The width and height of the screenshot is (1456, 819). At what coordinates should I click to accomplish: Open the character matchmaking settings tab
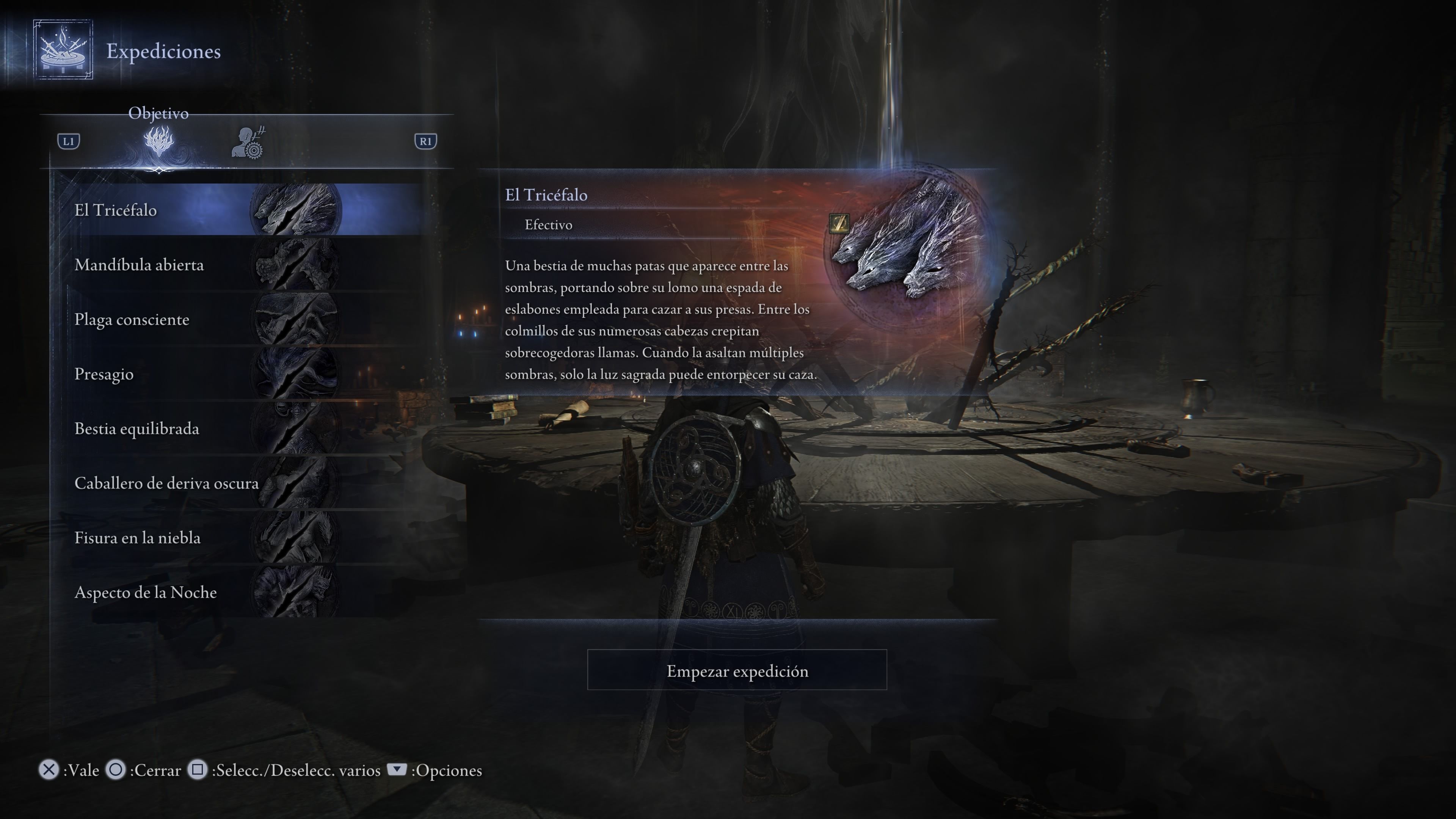248,143
